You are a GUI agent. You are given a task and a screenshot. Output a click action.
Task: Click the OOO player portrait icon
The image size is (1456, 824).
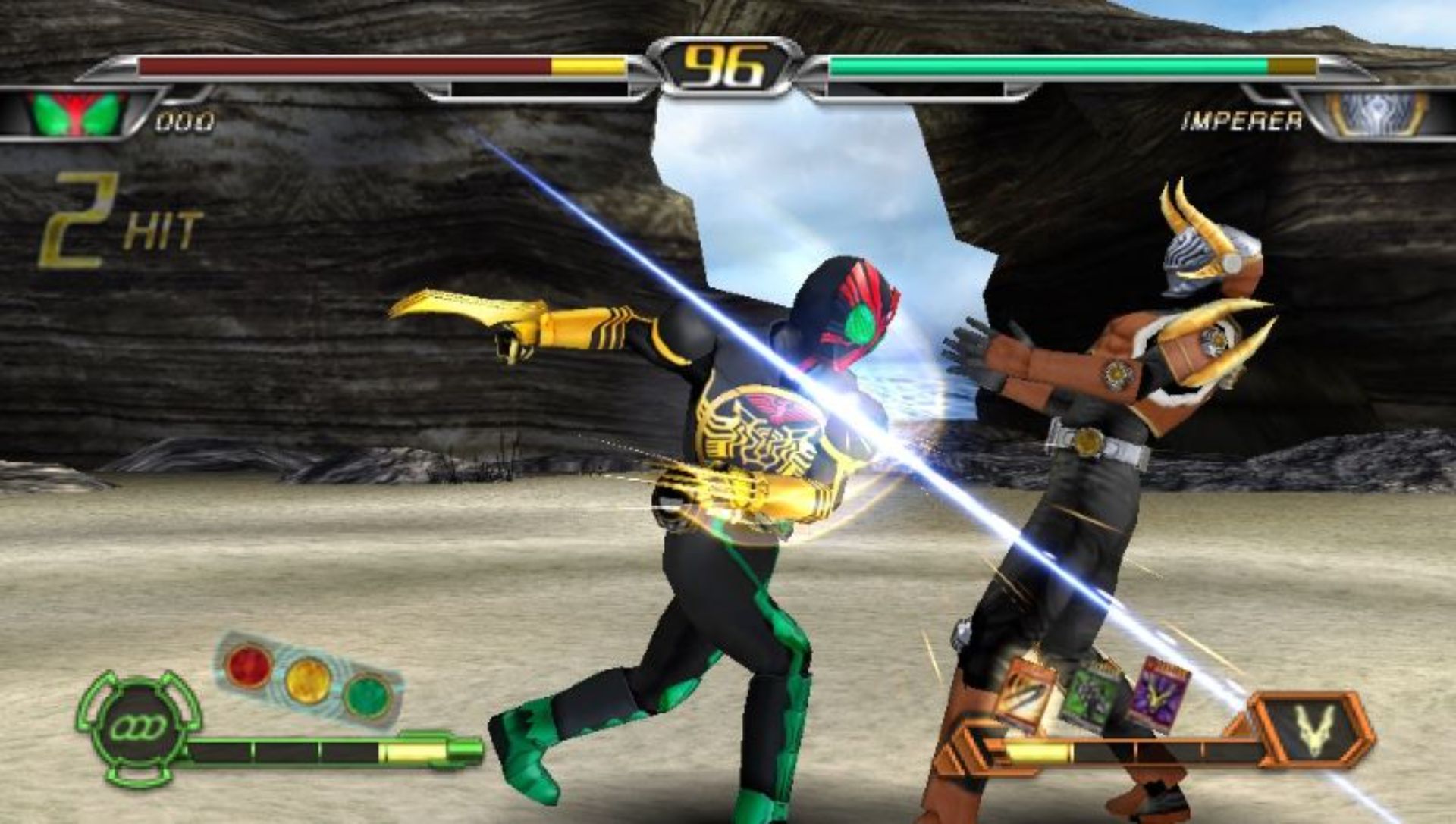[76, 114]
